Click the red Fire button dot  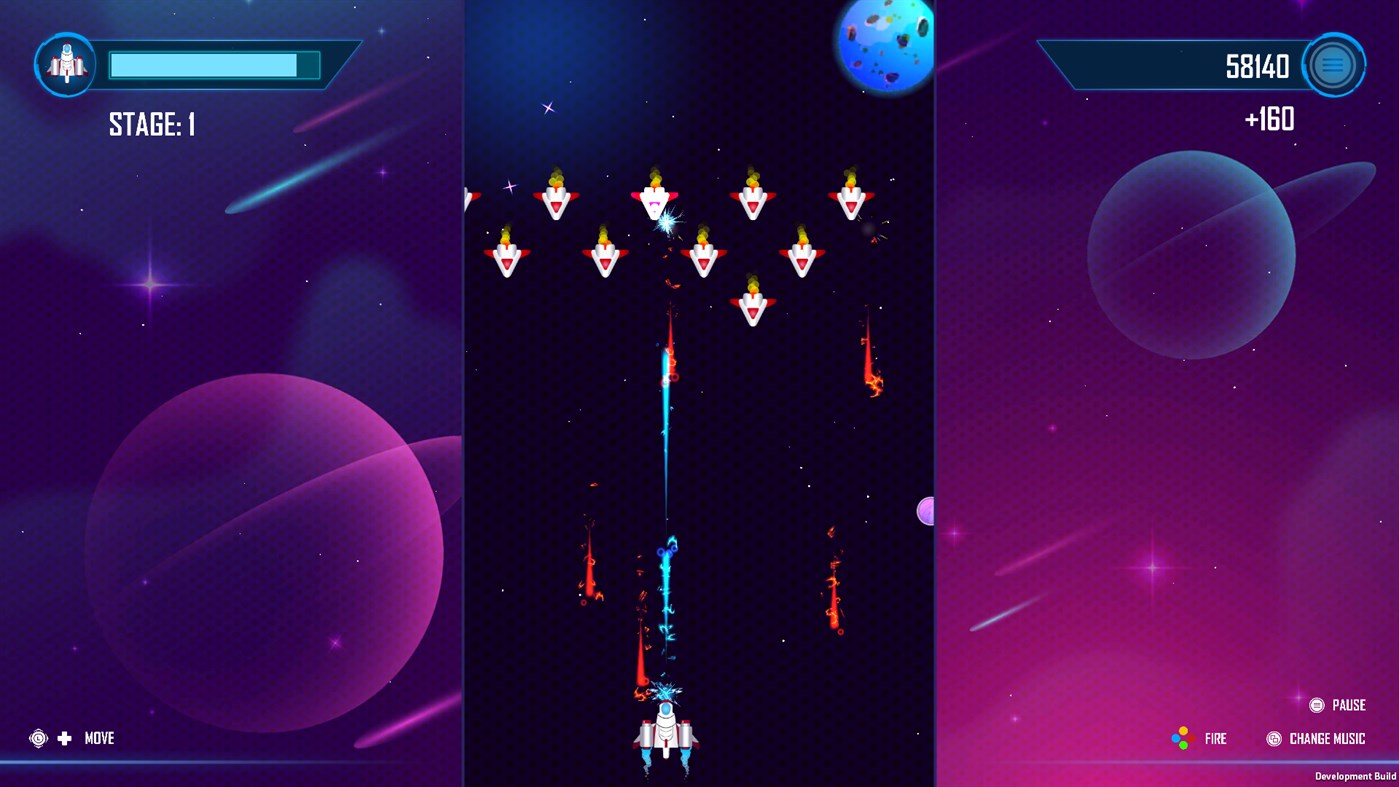[1191, 738]
